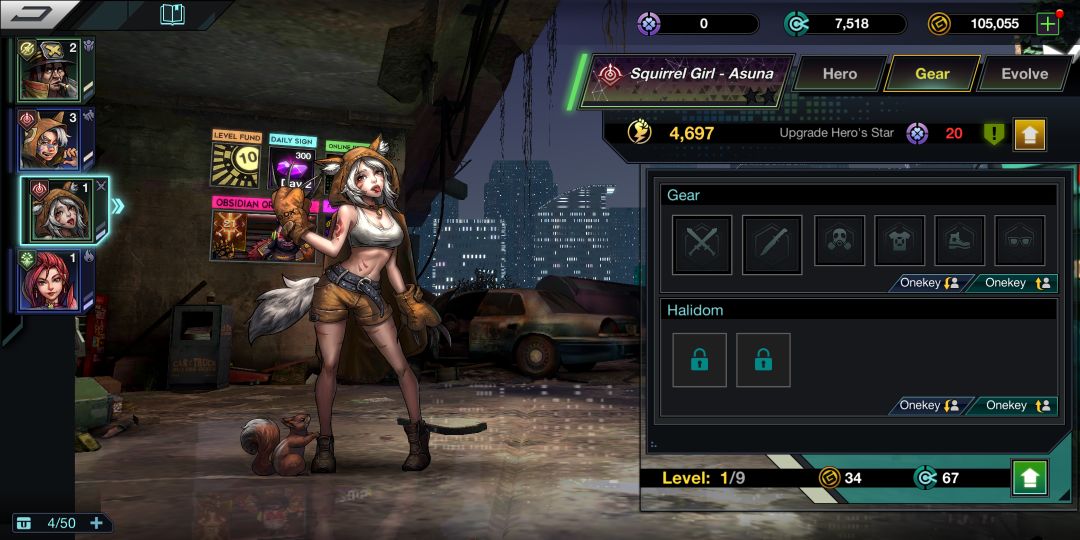Viewport: 1080px width, 540px height.
Task: Select the glasses gear slot
Action: coord(1020,241)
